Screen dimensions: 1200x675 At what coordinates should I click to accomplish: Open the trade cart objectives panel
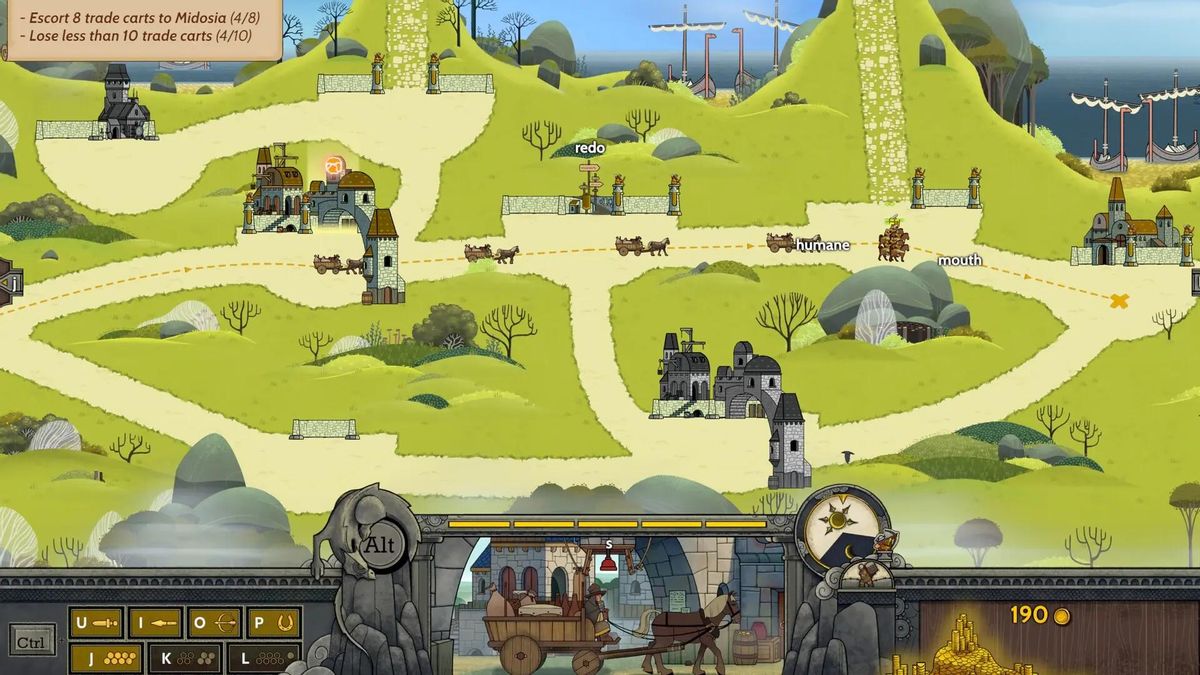[140, 27]
